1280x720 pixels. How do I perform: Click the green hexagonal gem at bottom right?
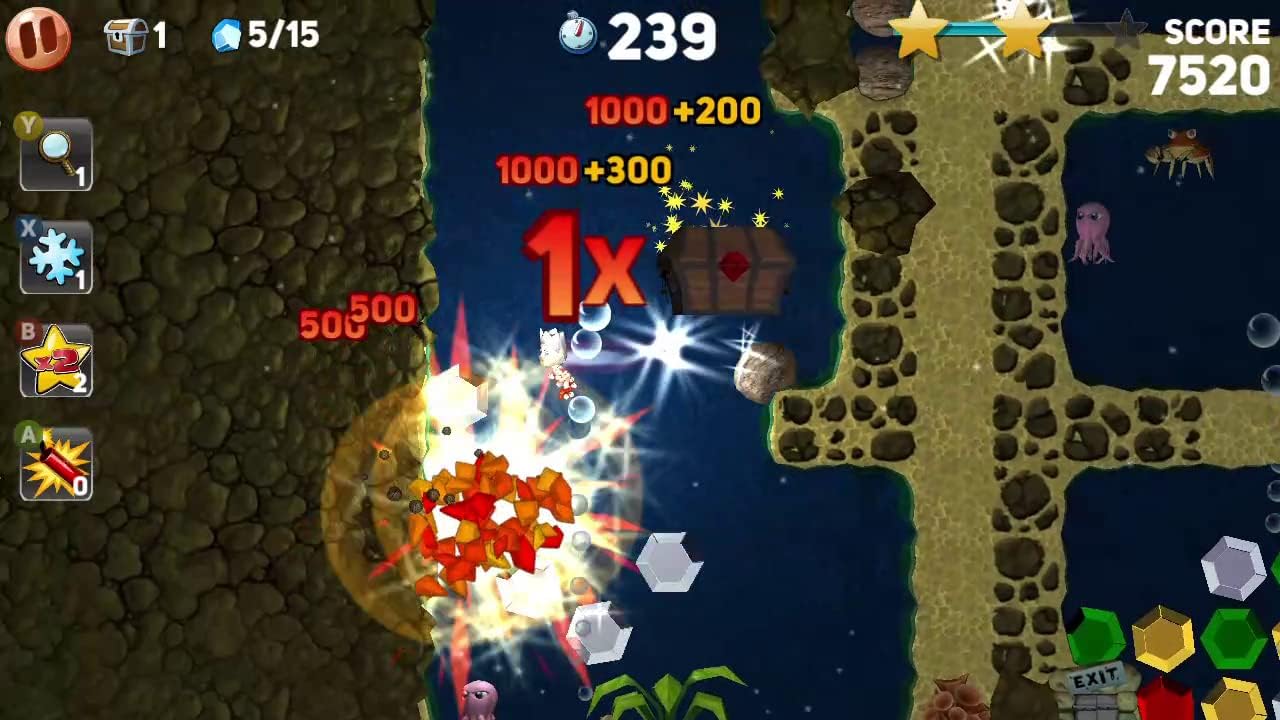point(1096,637)
